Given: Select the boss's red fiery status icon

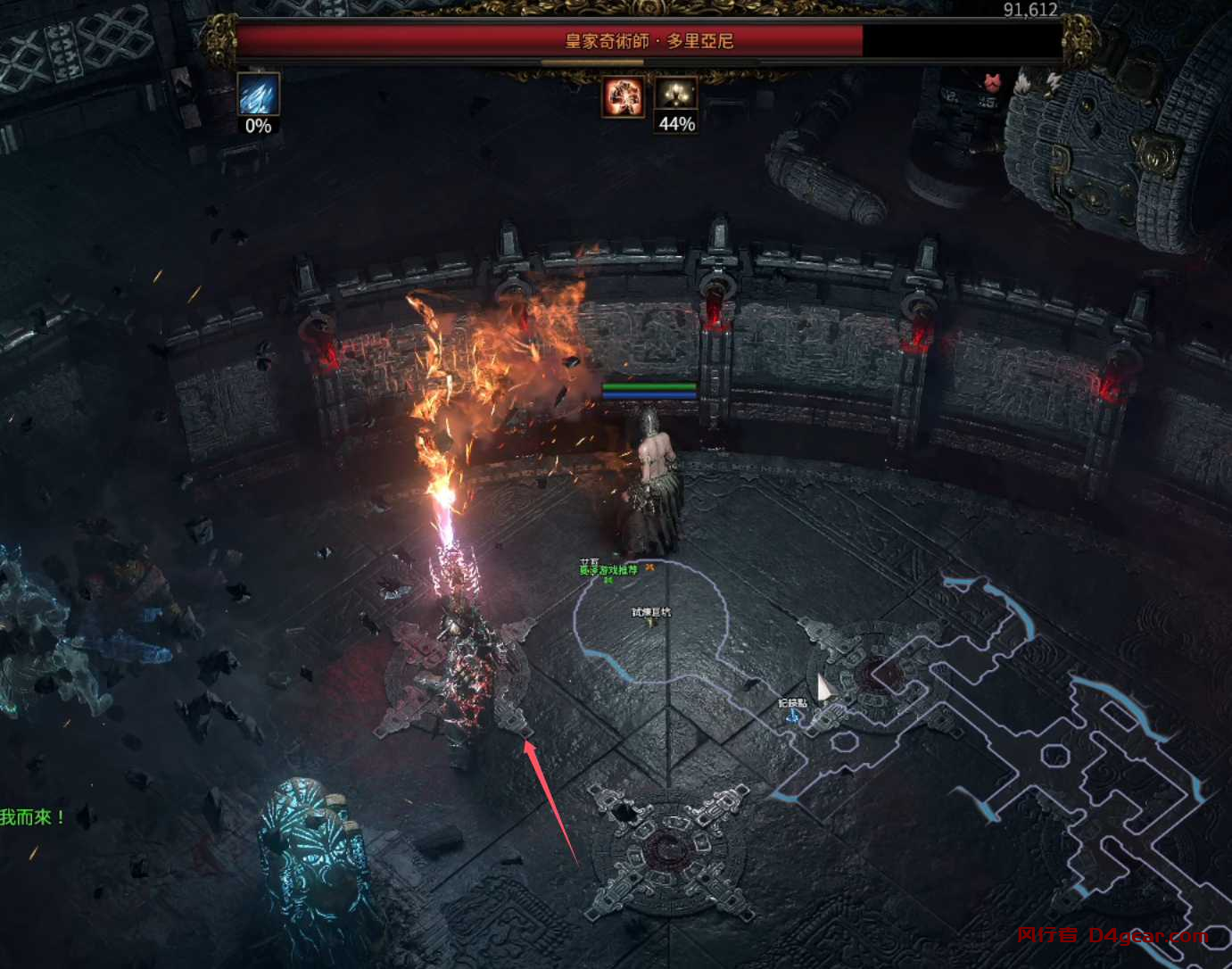Looking at the screenshot, I should [x=623, y=96].
